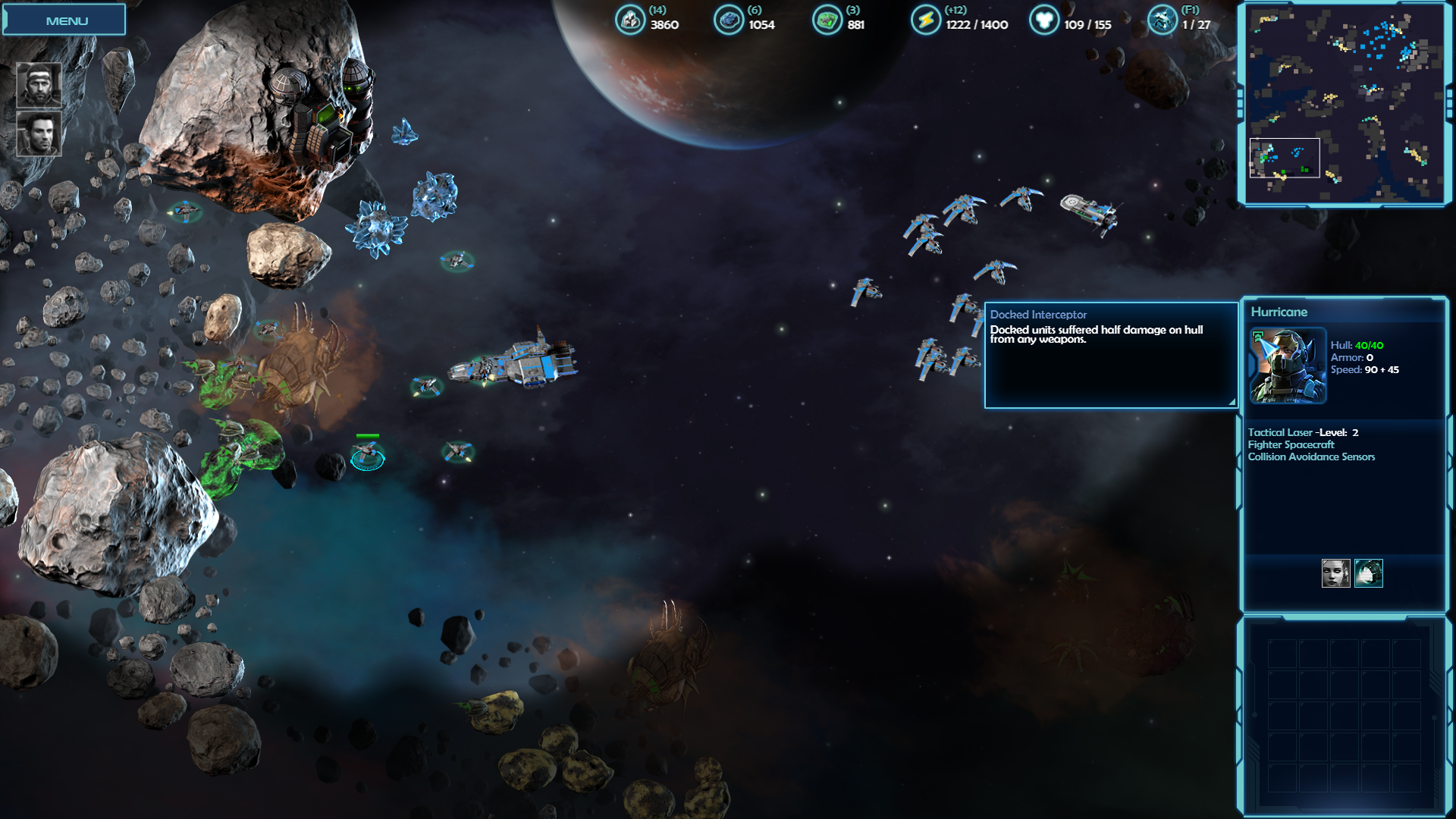Open the MENU button
1456x819 pixels.
(66, 20)
